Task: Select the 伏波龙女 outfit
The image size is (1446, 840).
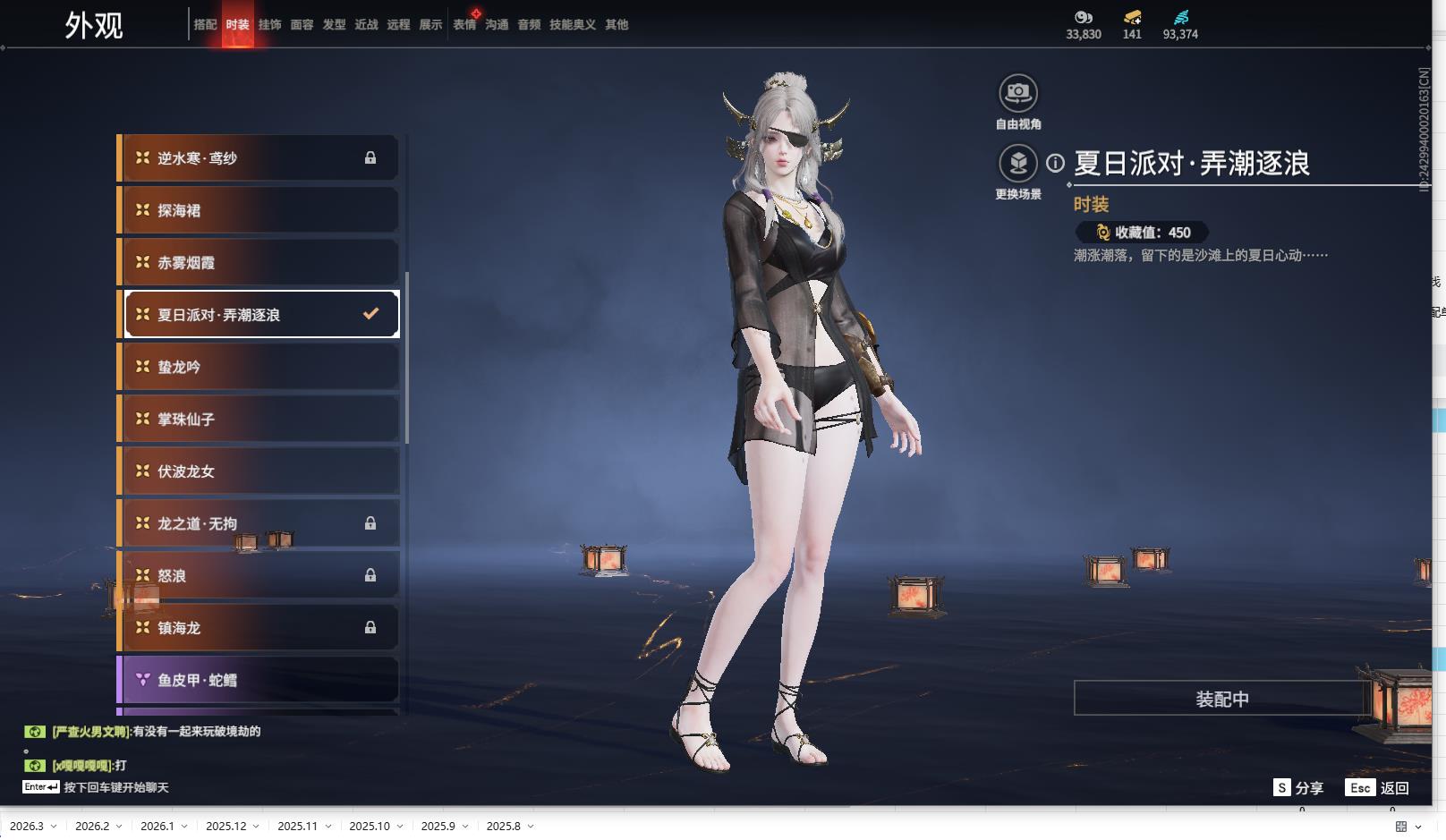Action: [259, 471]
